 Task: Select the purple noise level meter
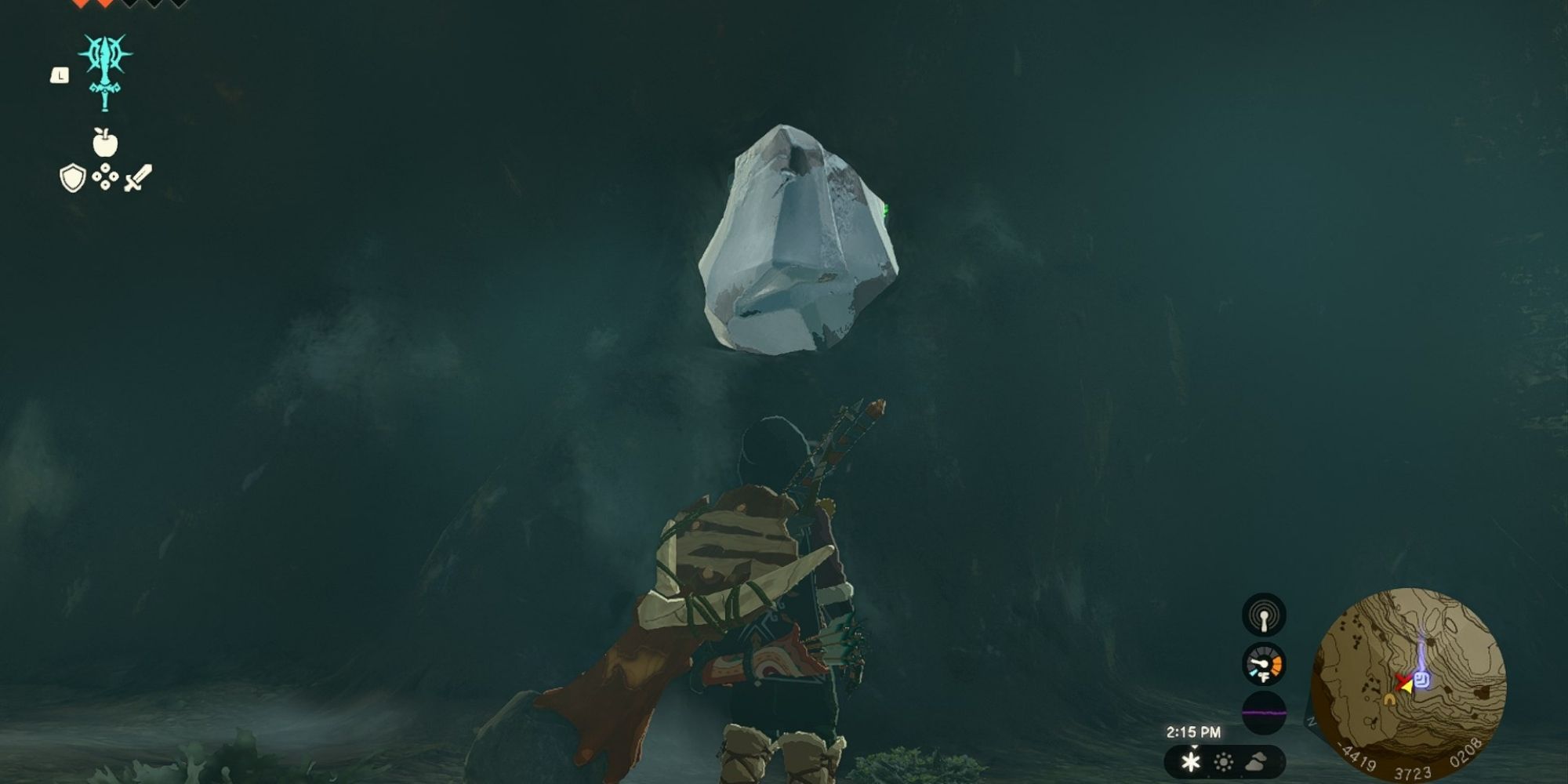tap(1264, 713)
